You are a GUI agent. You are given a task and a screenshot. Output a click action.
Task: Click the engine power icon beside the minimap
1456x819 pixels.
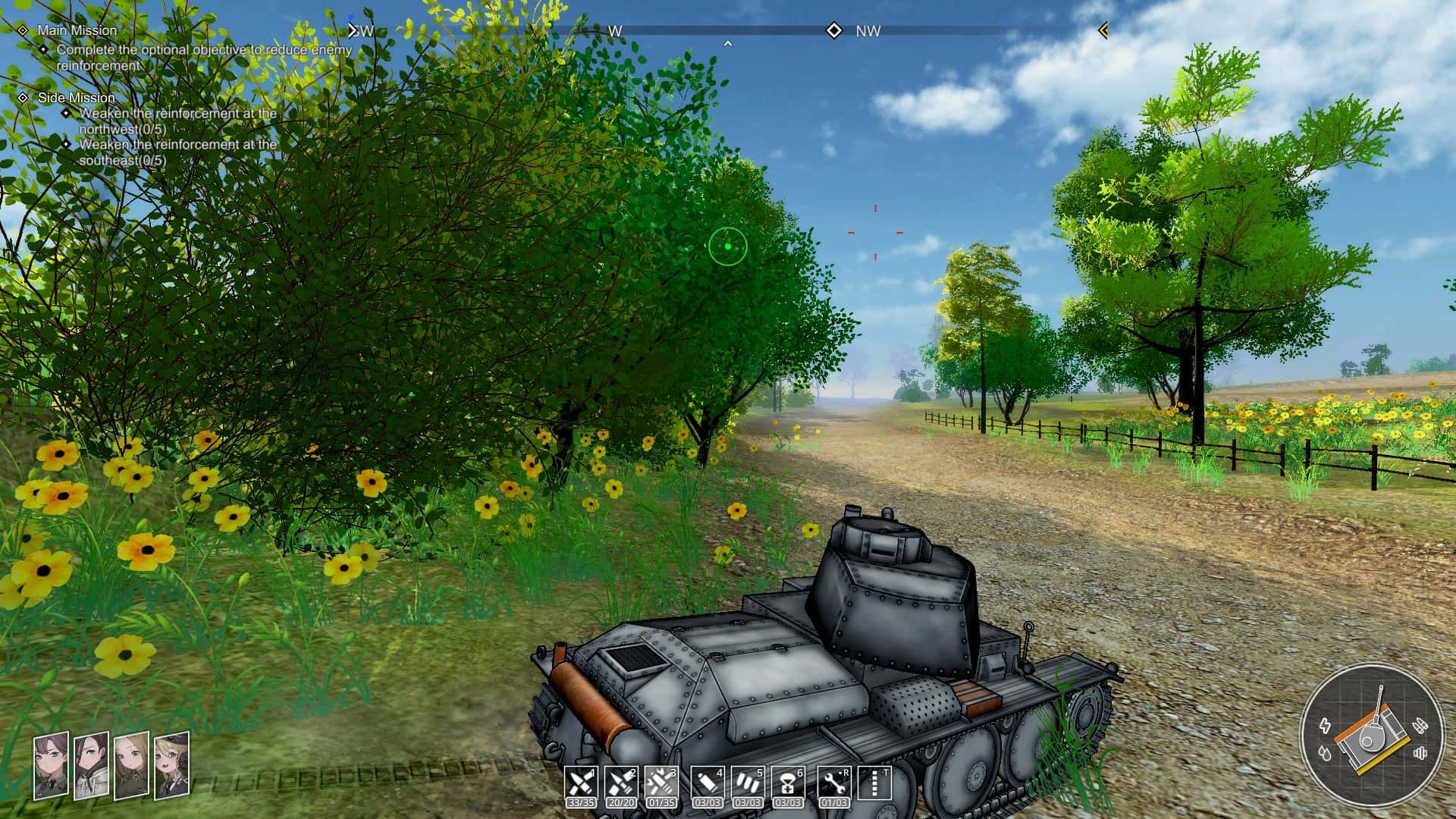[x=1325, y=726]
